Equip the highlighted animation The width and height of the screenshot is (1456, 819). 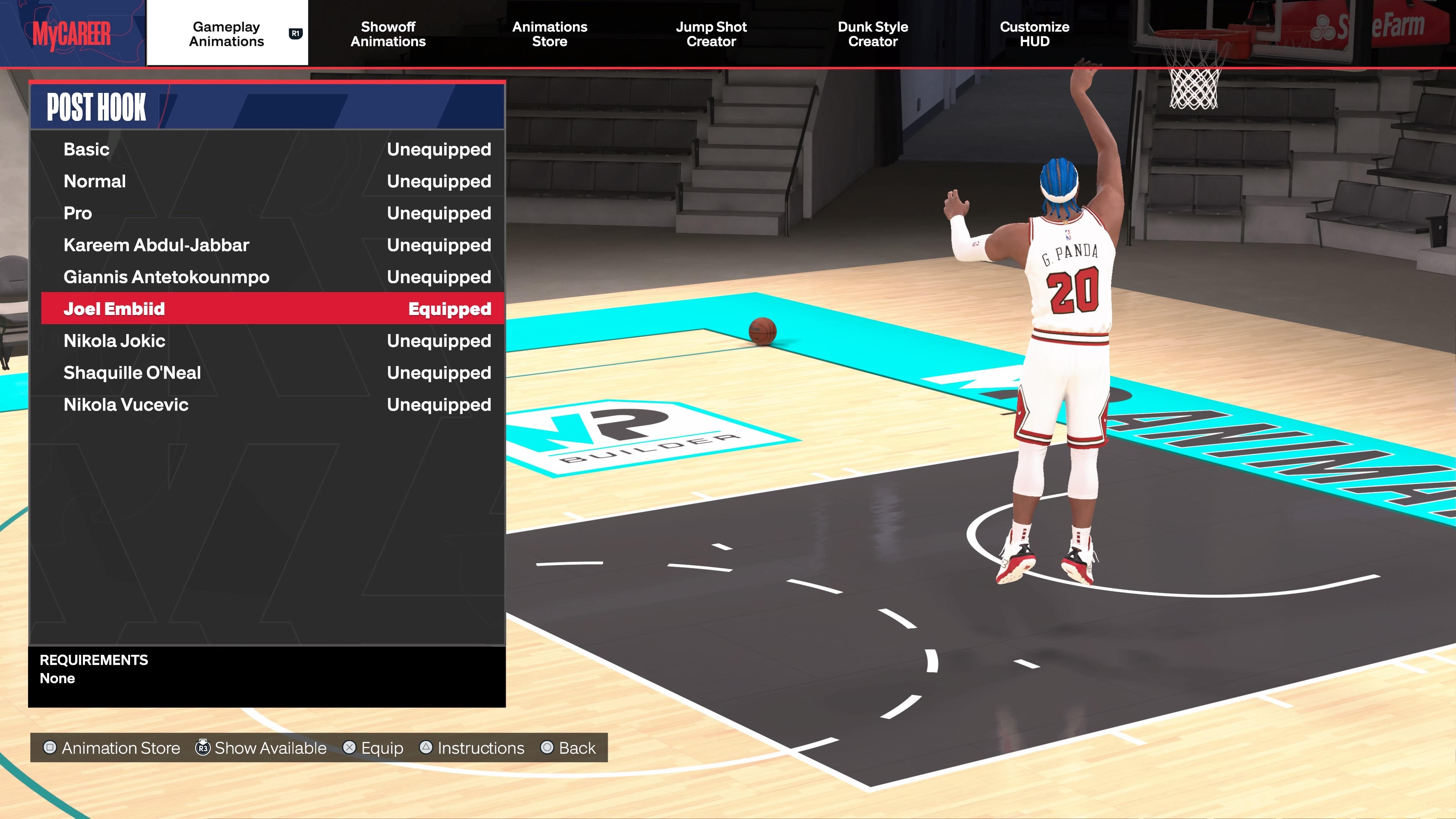(373, 748)
